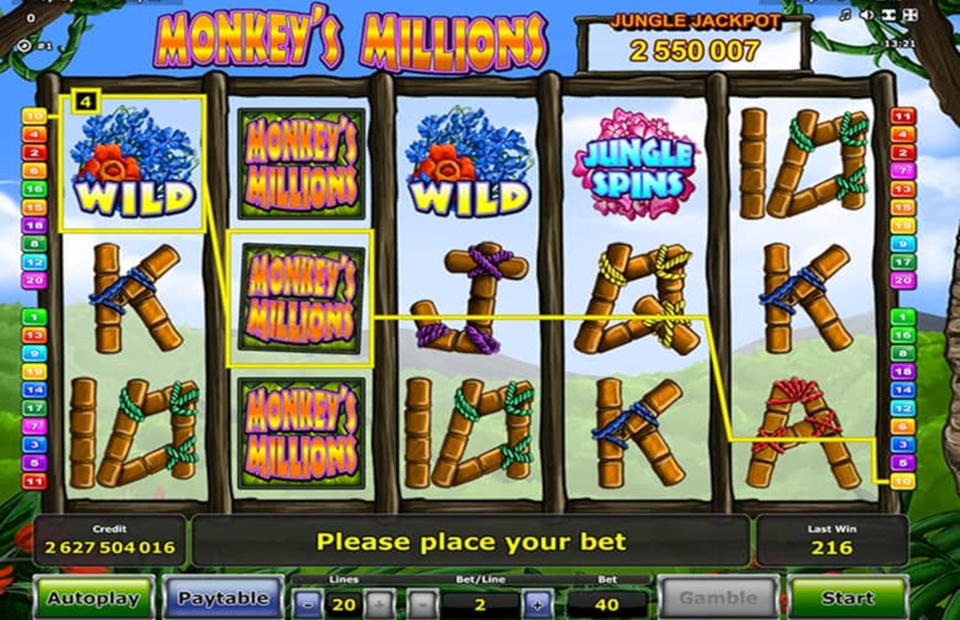Raise the Bet/Line amount

click(537, 604)
